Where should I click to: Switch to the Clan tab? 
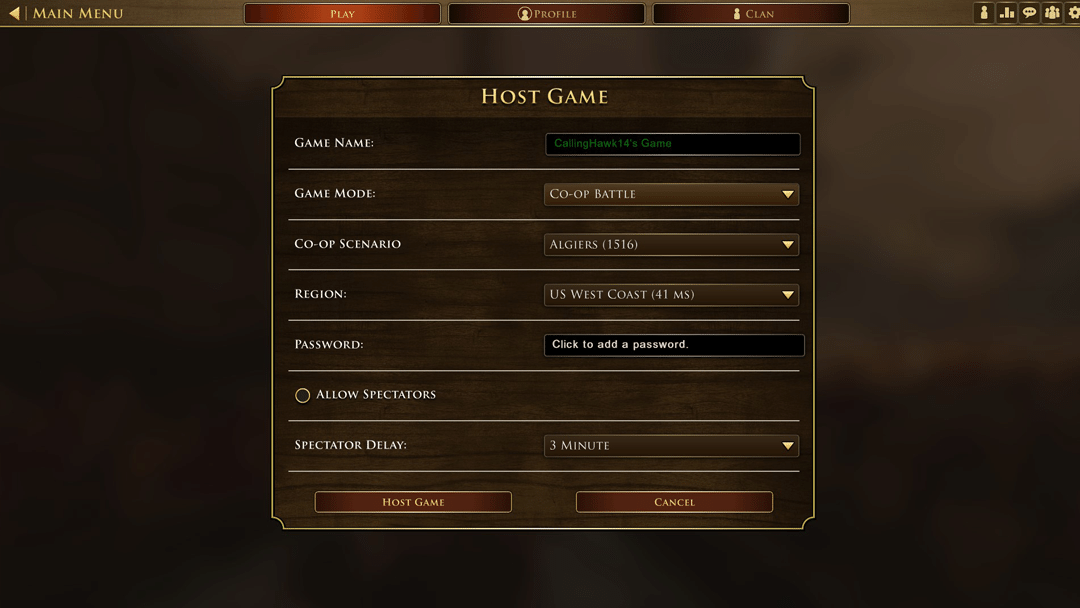(750, 14)
